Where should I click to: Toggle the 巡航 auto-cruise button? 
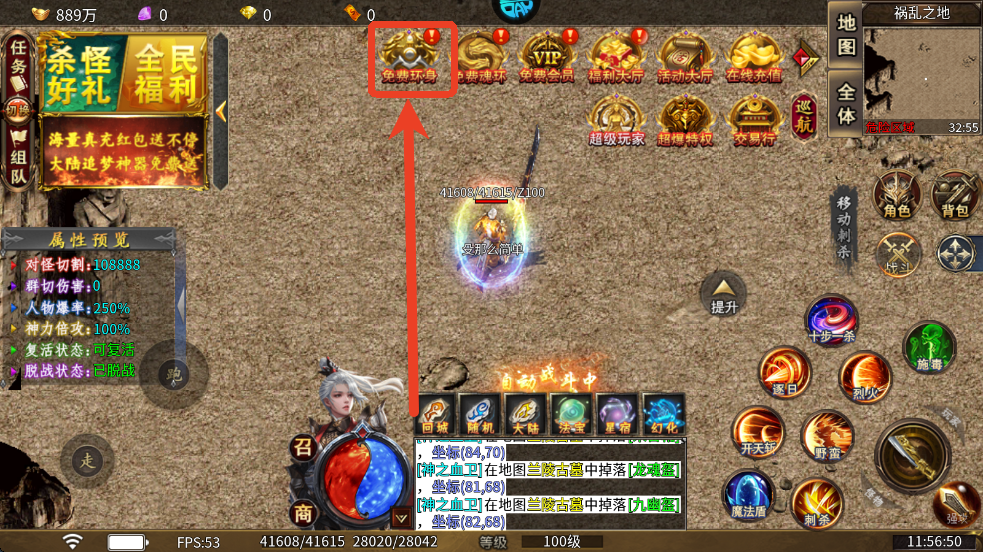(x=805, y=116)
